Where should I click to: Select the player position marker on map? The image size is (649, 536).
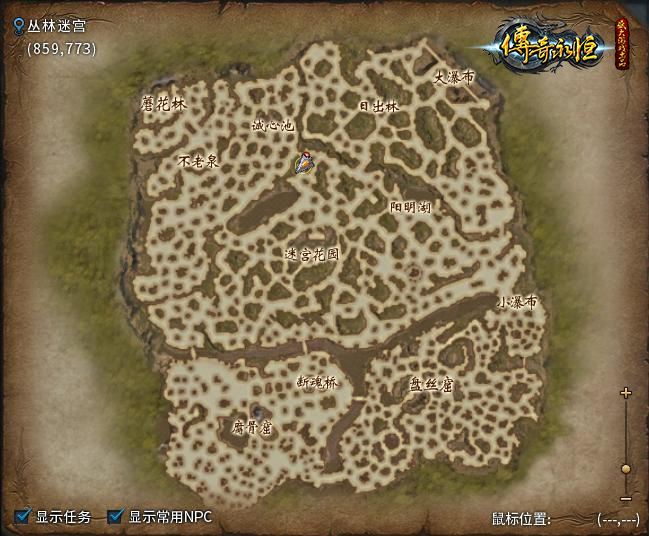pos(305,163)
